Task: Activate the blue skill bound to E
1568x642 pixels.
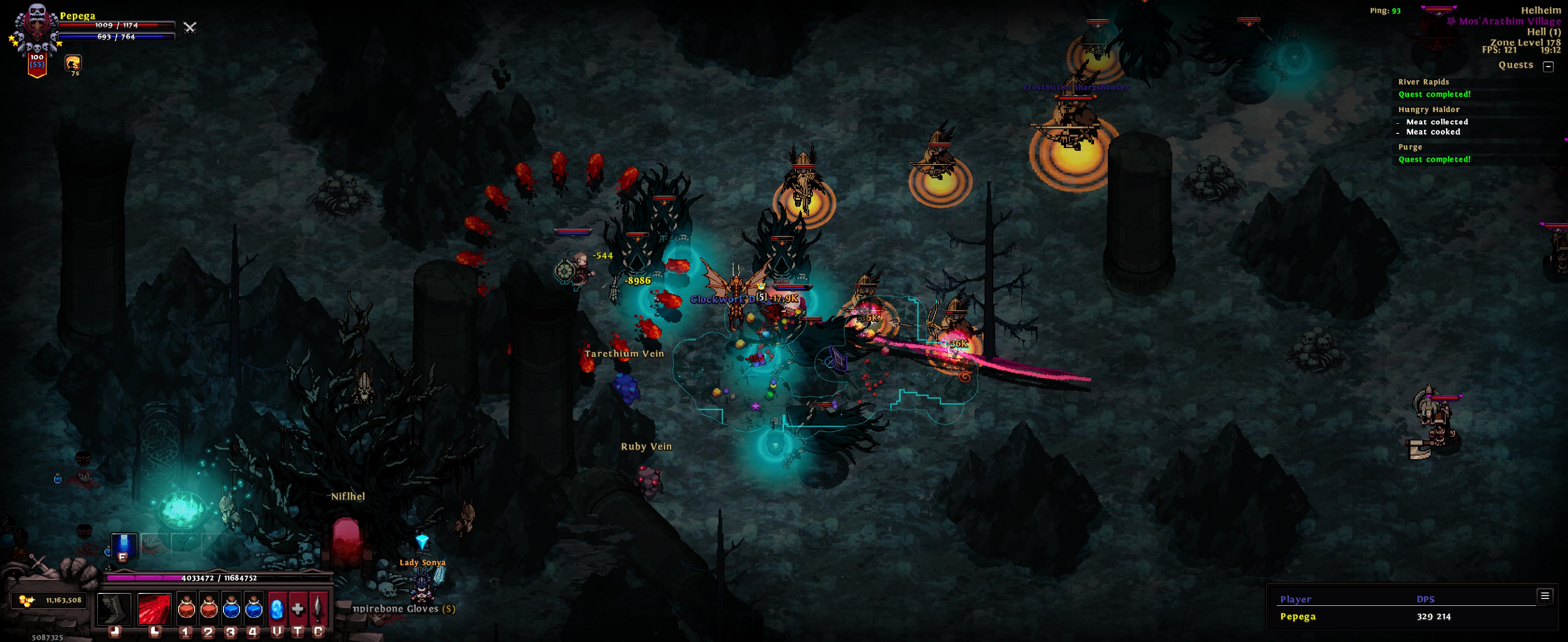Action: click(124, 544)
